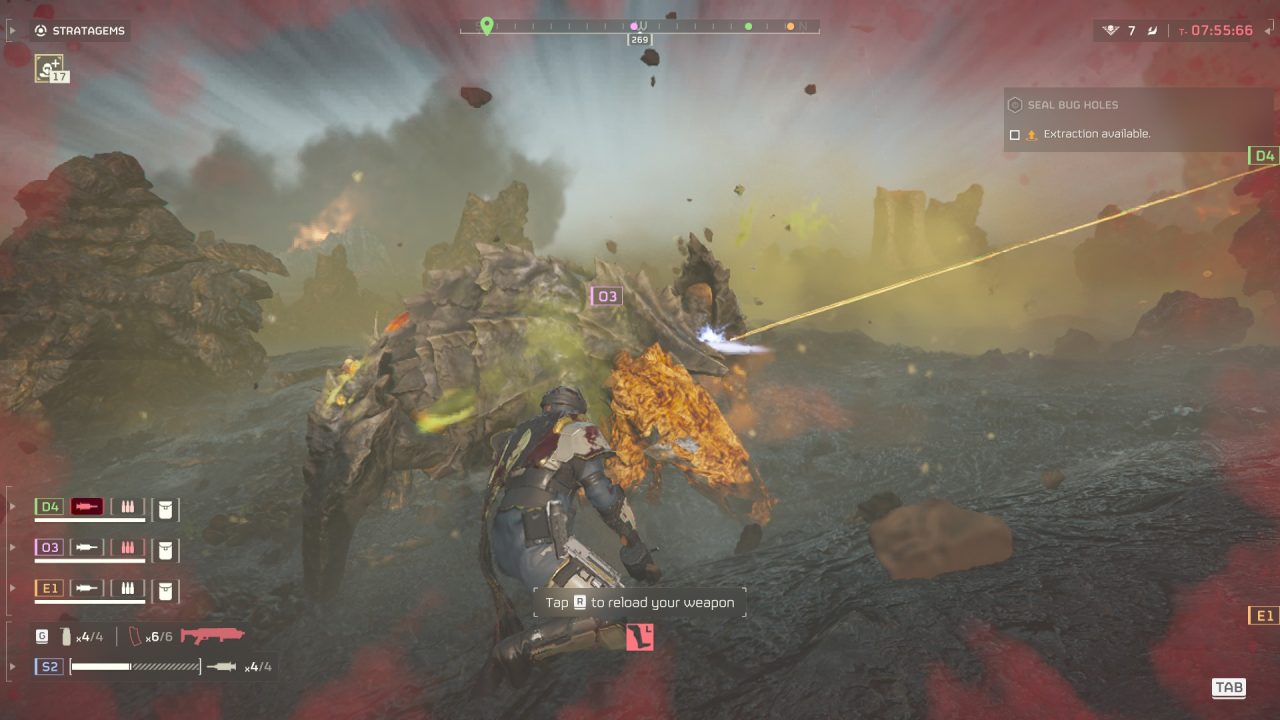Click D4 teammate's supply backpack icon
Image resolution: width=1280 pixels, height=720 pixels.
coord(165,509)
